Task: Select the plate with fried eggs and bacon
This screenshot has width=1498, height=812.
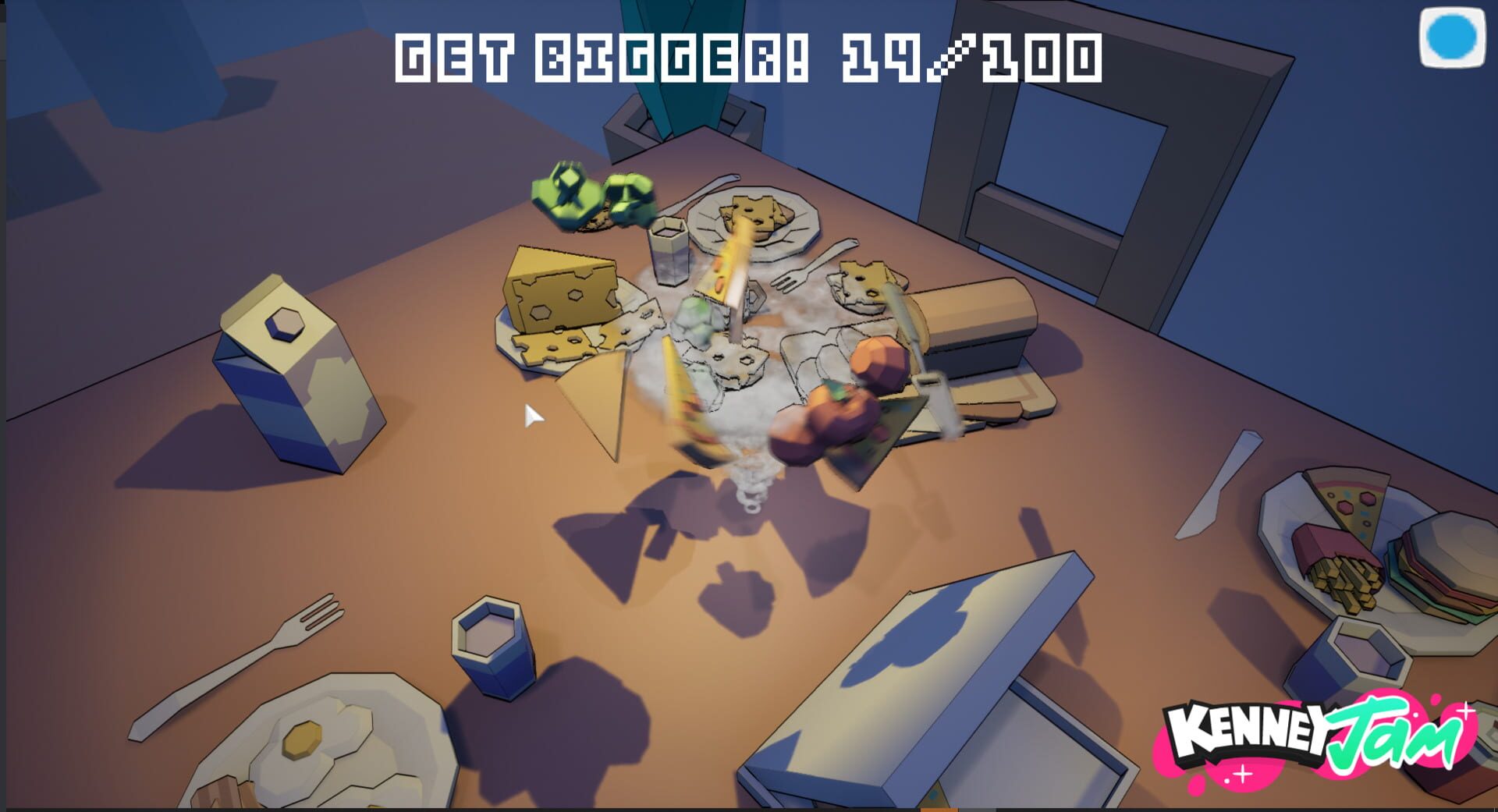Action: point(312,749)
